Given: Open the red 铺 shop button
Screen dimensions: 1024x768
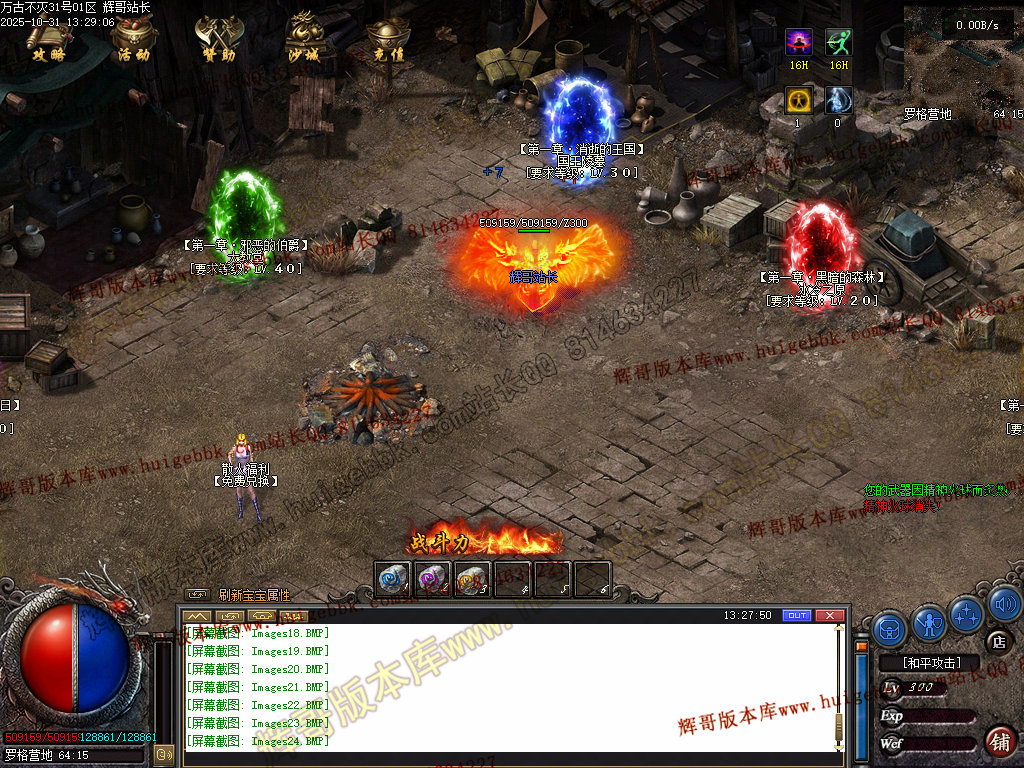Looking at the screenshot, I should coord(1000,741).
